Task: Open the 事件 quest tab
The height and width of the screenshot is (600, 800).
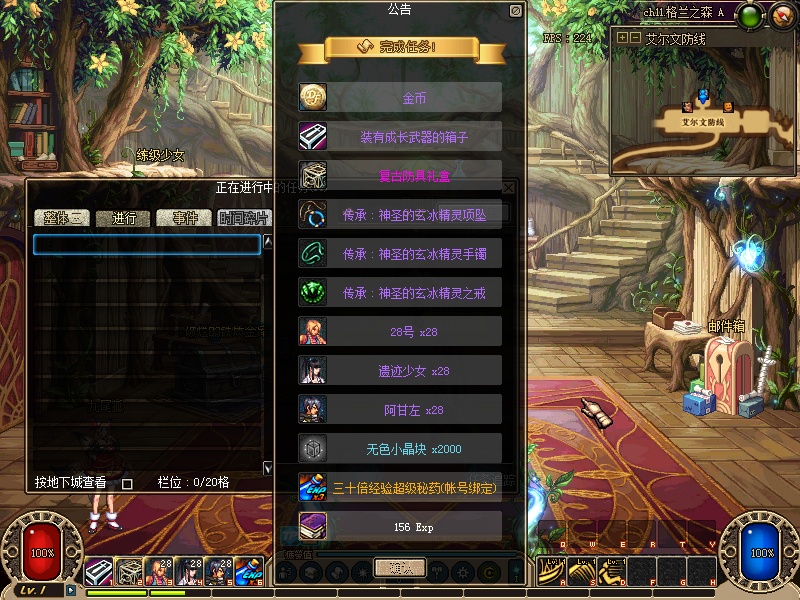Action: tap(184, 218)
